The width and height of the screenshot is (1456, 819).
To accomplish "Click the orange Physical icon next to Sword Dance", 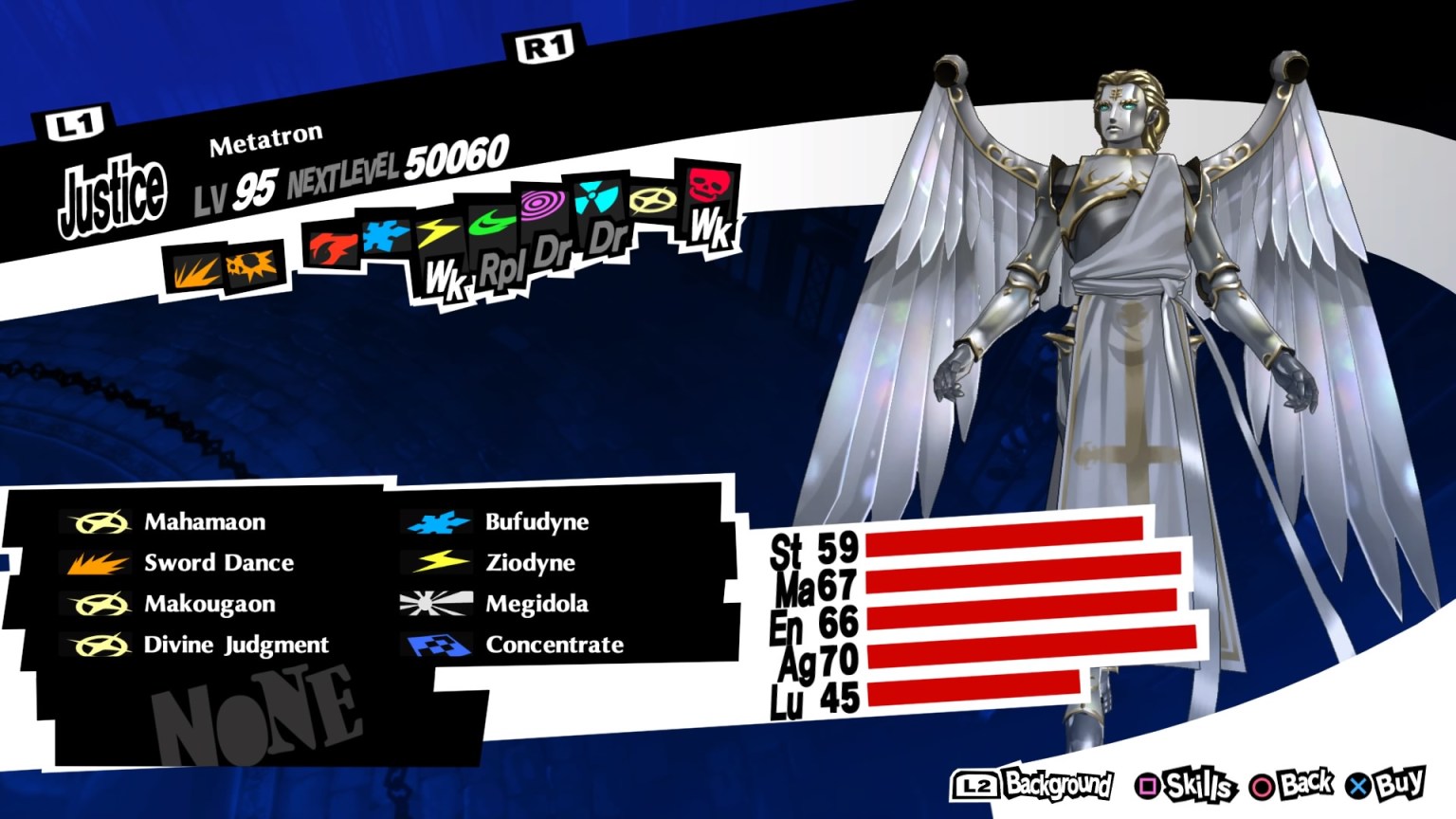I will pos(95,562).
